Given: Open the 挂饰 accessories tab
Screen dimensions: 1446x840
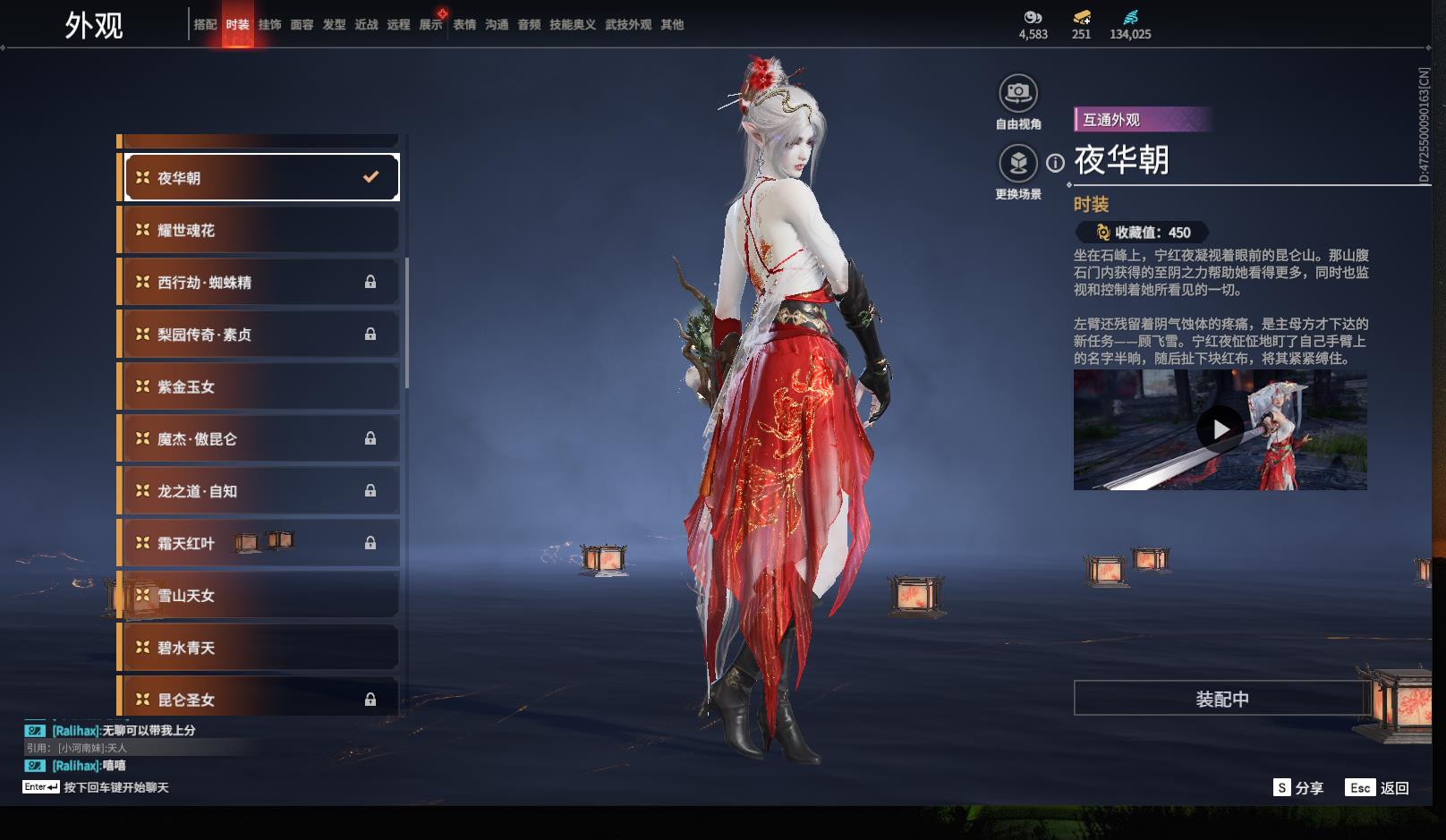Looking at the screenshot, I should pos(269,25).
